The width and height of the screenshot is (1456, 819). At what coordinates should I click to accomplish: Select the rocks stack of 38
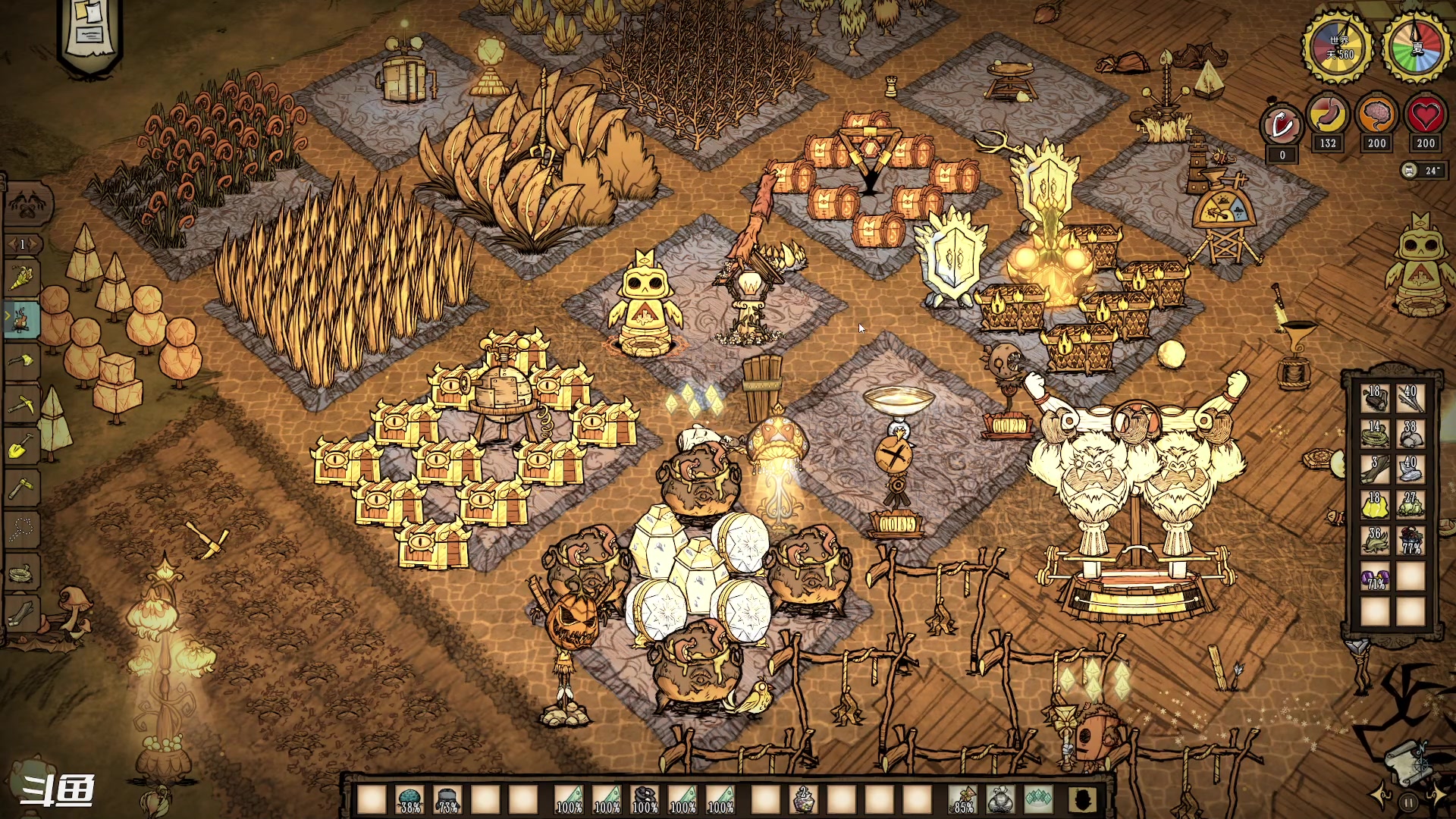pos(1410,433)
